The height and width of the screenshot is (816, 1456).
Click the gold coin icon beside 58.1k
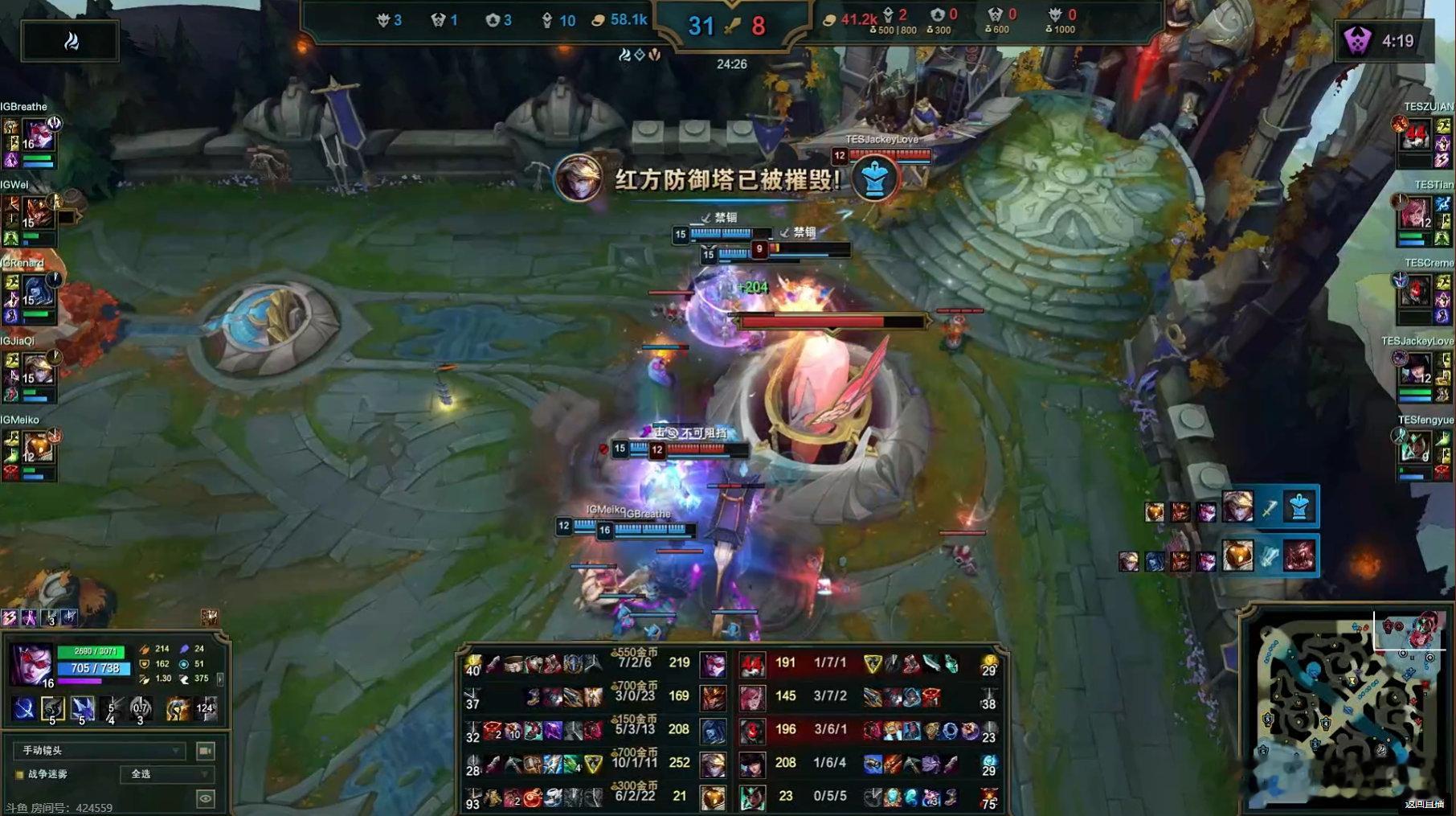[598, 19]
